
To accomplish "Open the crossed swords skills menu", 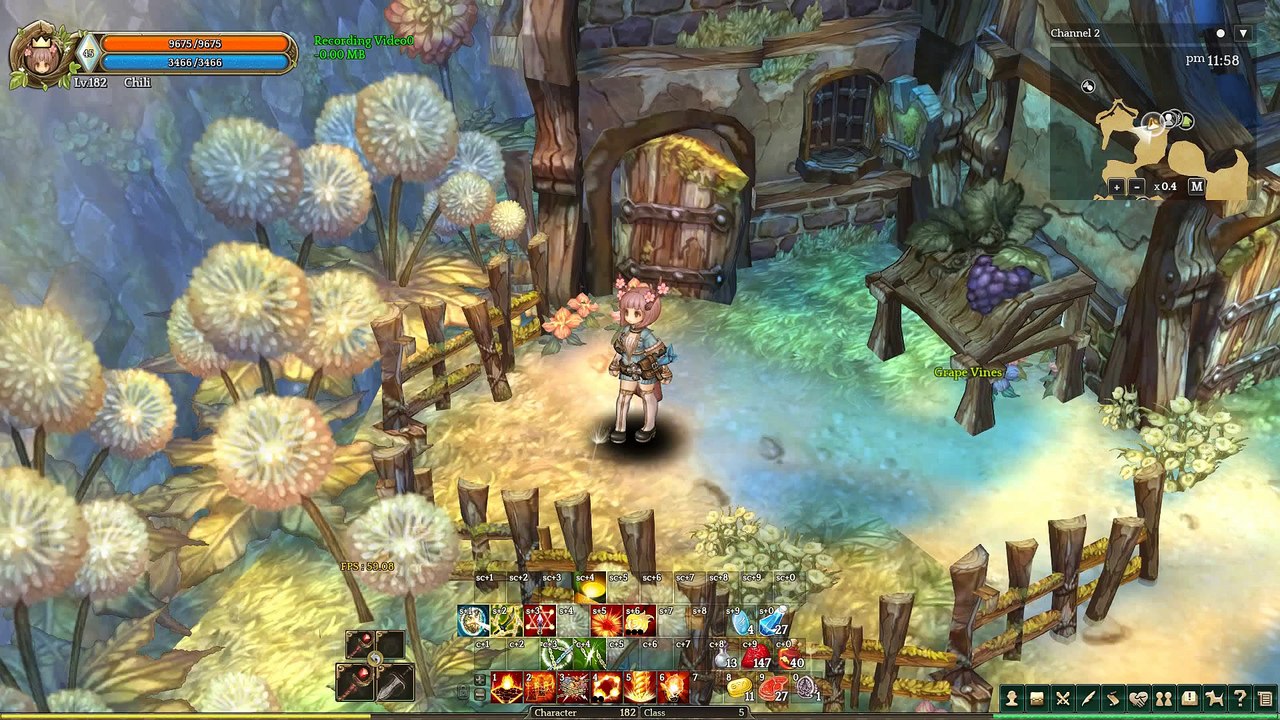I will [x=1062, y=699].
